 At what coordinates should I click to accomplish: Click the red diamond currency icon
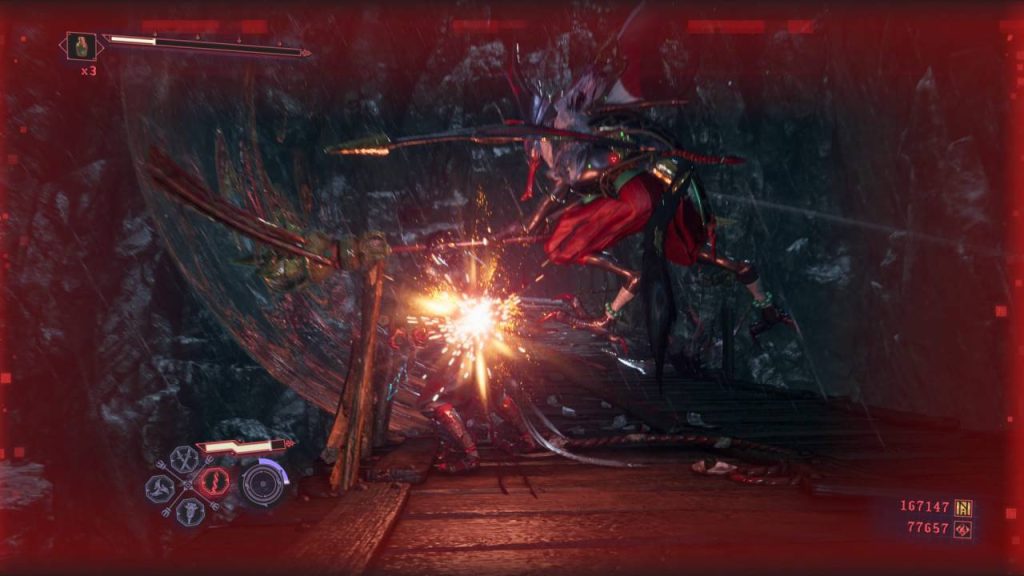963,529
